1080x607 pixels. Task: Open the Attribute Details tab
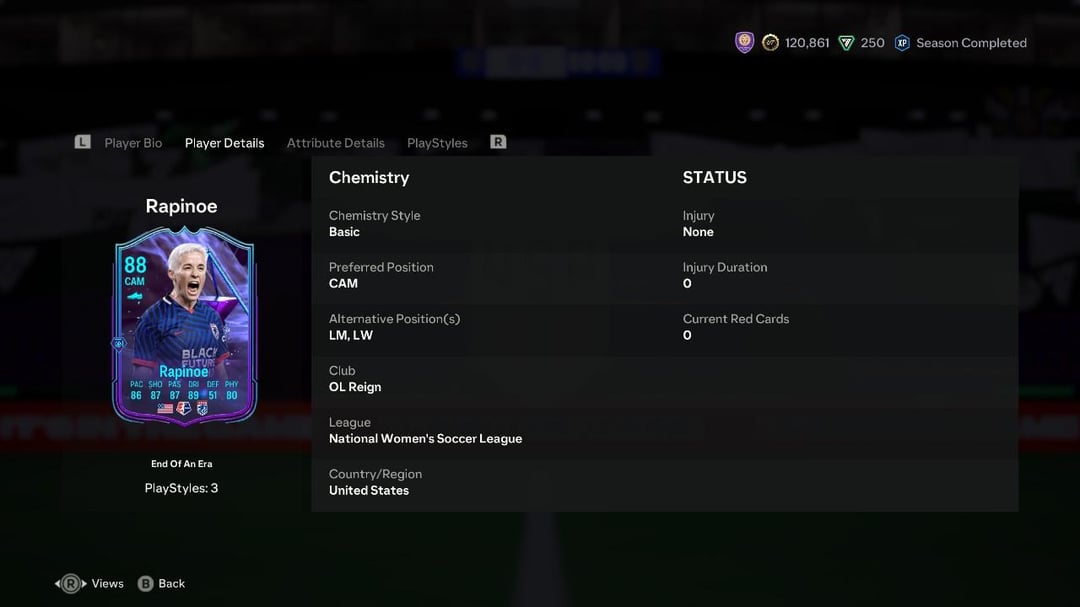335,143
